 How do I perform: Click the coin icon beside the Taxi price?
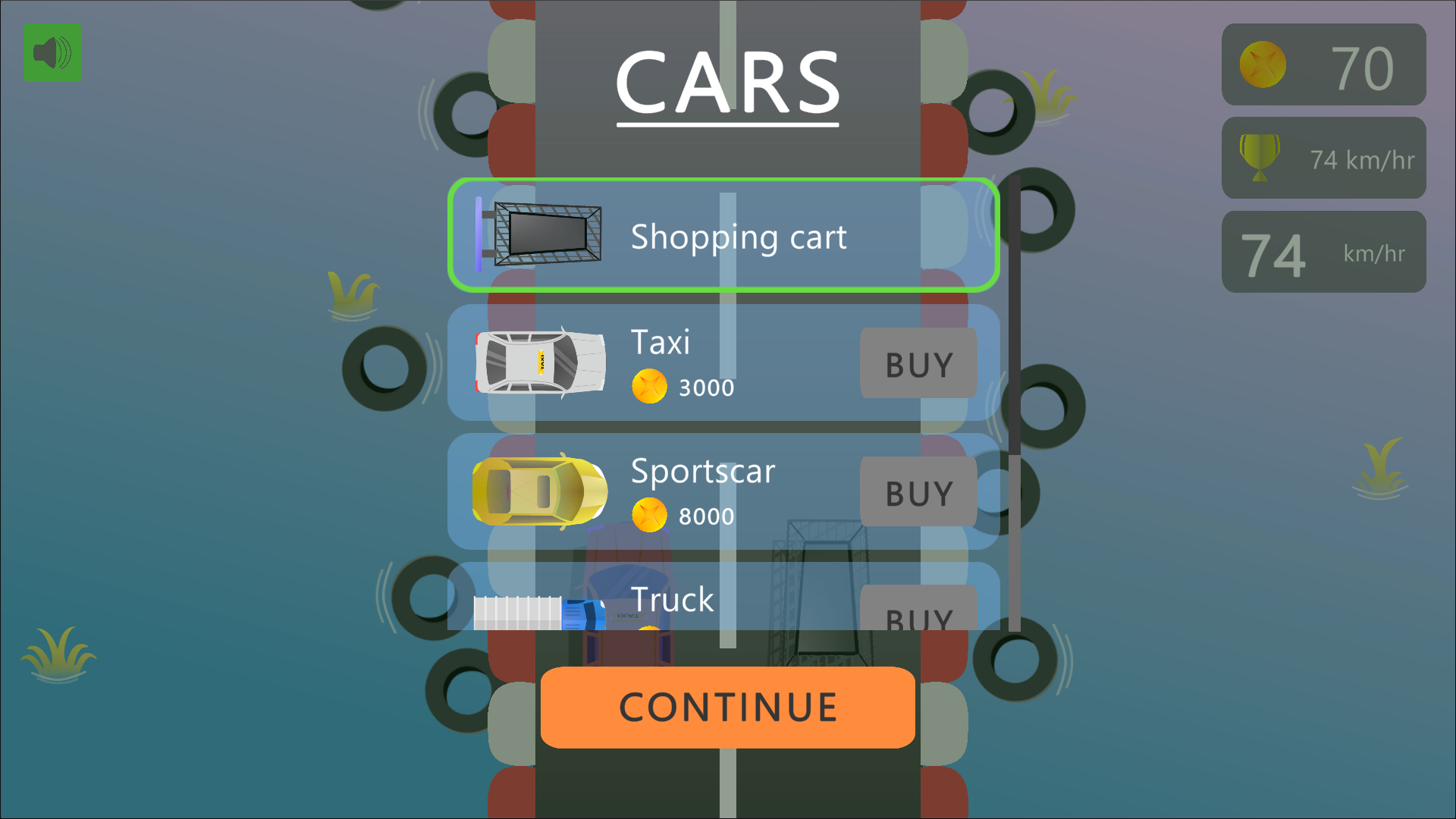pos(649,386)
